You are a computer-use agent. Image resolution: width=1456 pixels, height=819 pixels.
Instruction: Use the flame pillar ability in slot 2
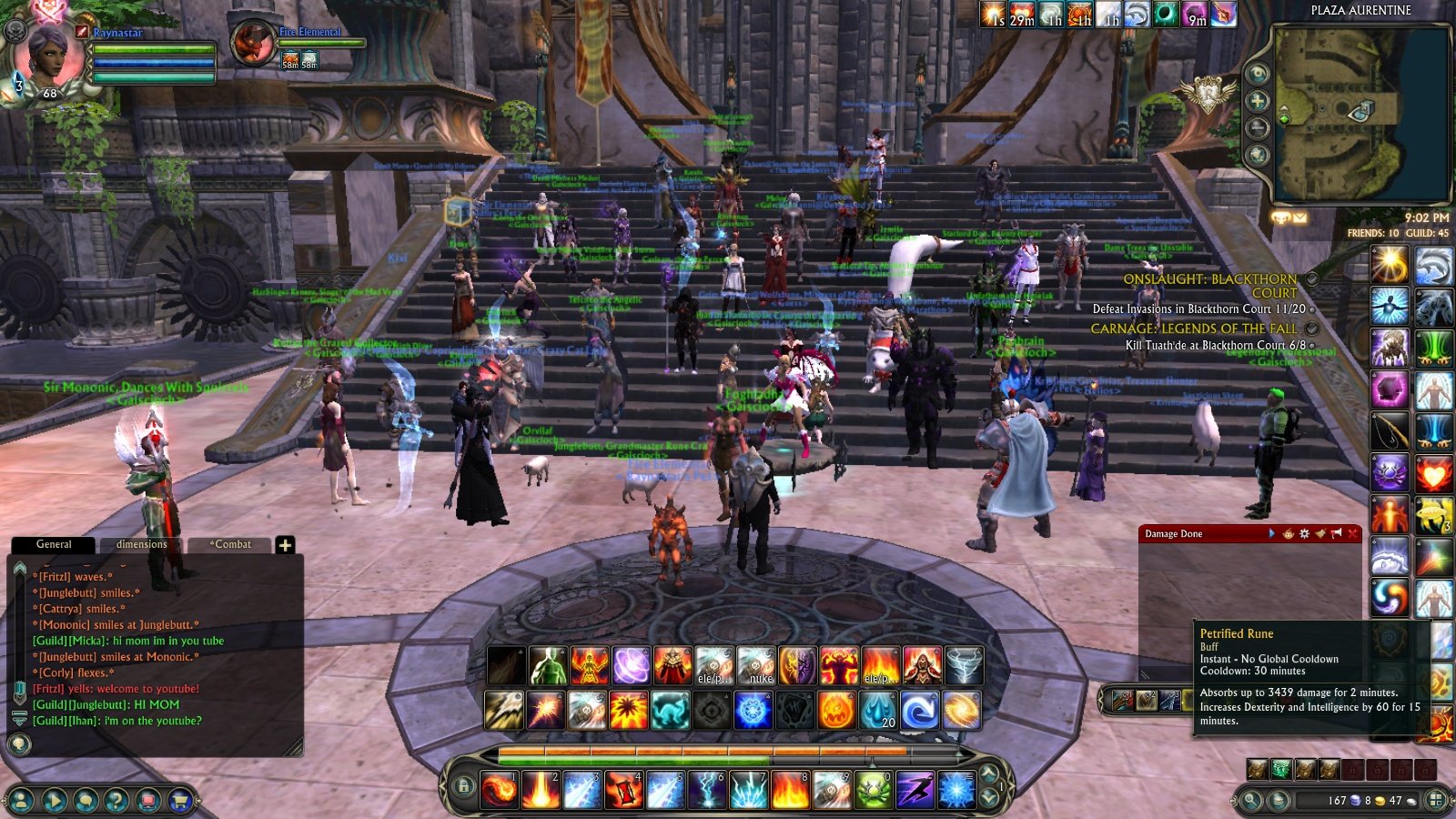click(x=541, y=789)
